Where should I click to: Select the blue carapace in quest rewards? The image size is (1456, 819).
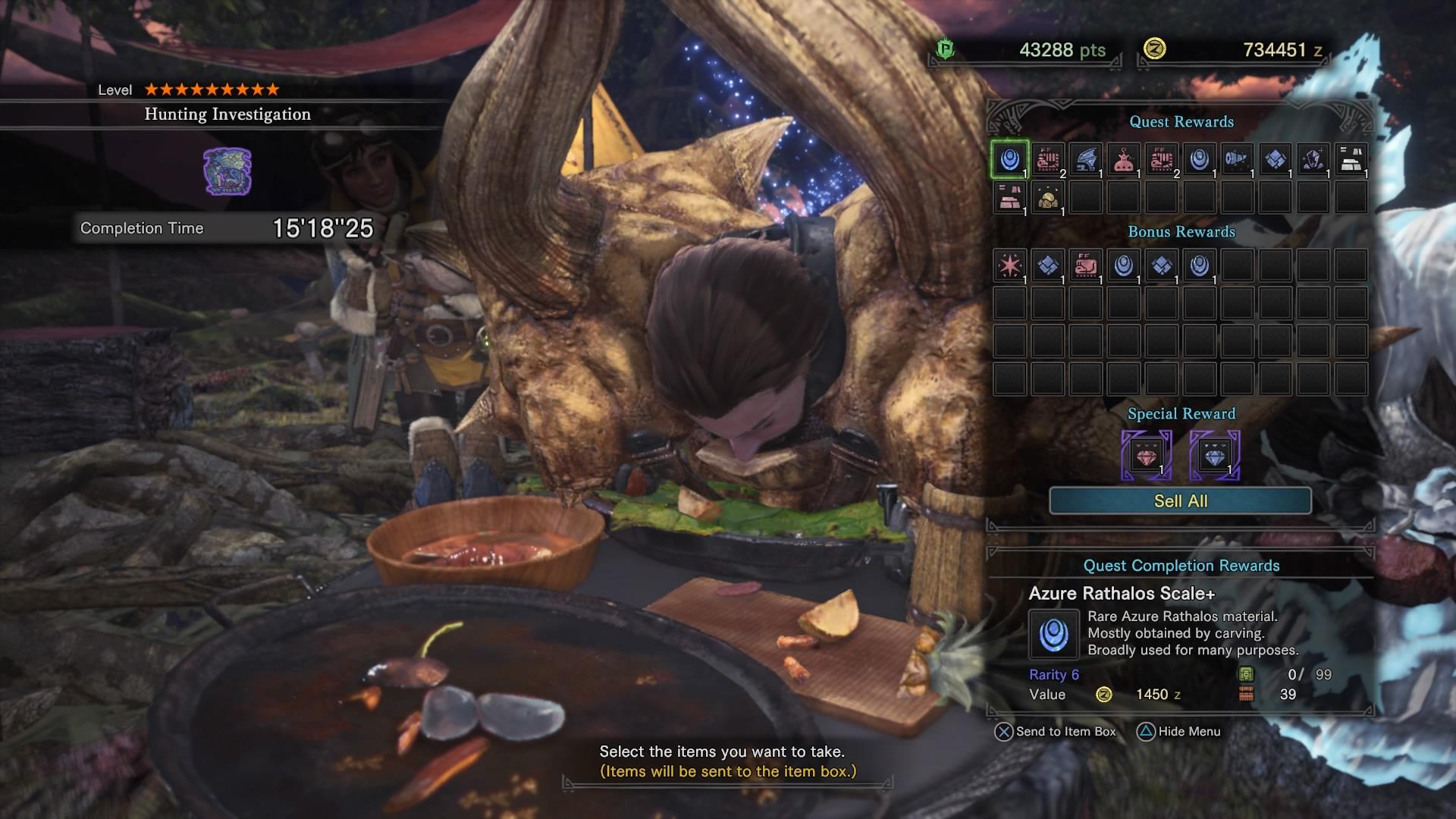point(1275,160)
